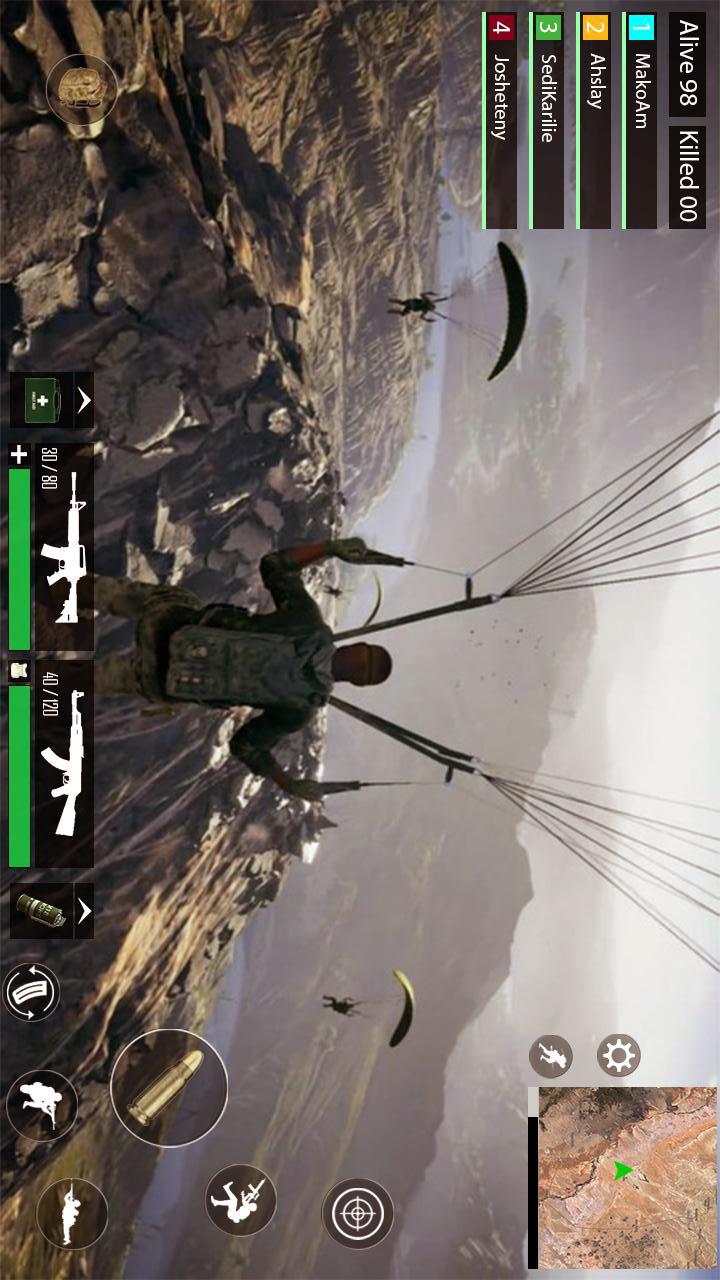Tap the running soldier icon beside settings
Viewport: 720px width, 1280px height.
tap(550, 1056)
